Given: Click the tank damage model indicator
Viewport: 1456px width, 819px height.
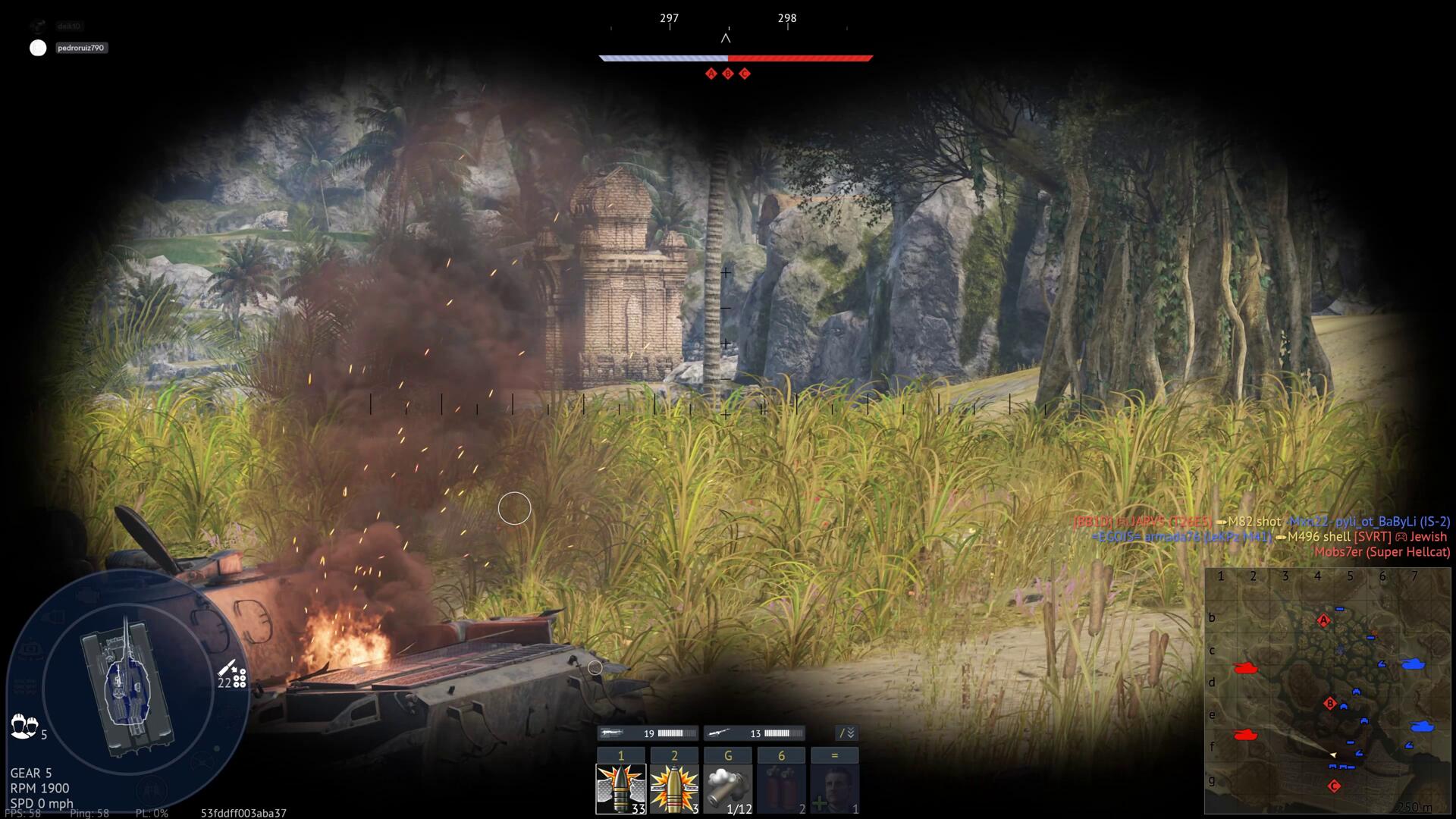Looking at the screenshot, I should (x=127, y=687).
